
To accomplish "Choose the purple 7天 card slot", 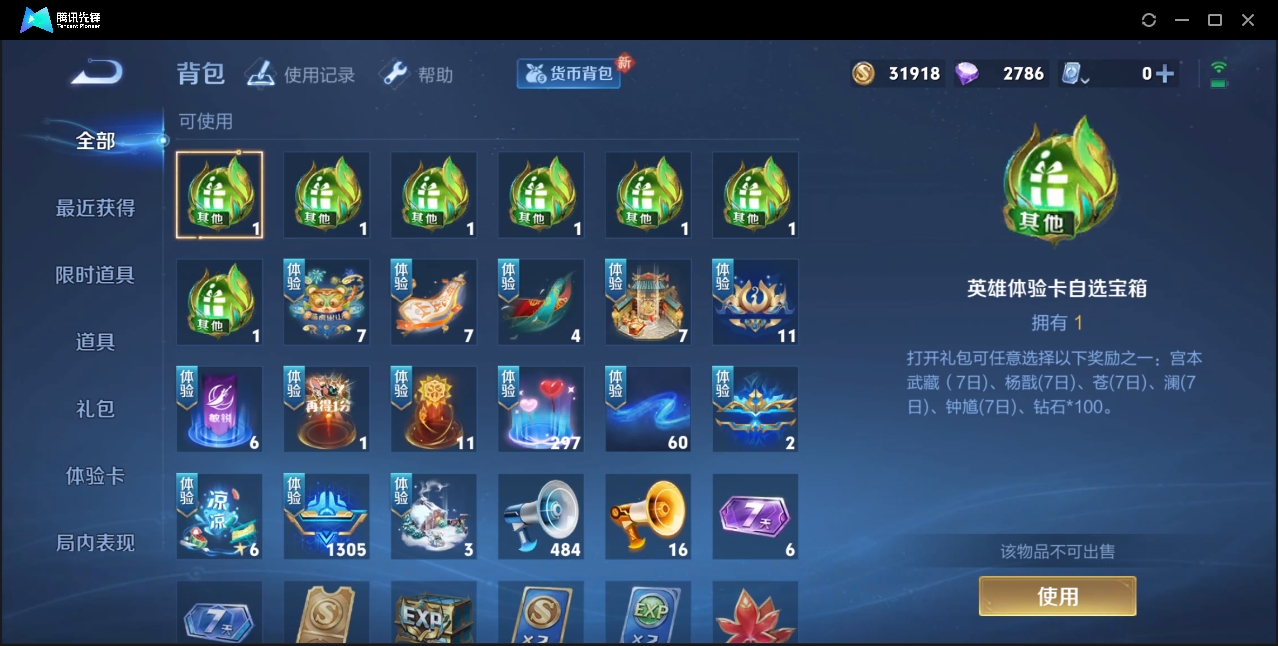I will click(x=755, y=516).
